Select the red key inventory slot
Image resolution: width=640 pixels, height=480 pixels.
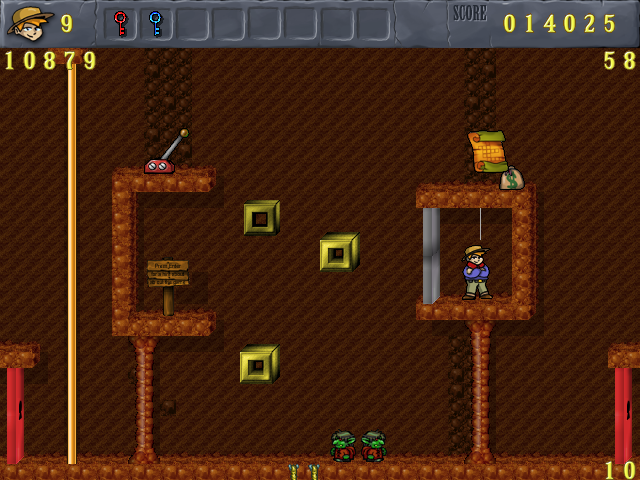pos(121,23)
